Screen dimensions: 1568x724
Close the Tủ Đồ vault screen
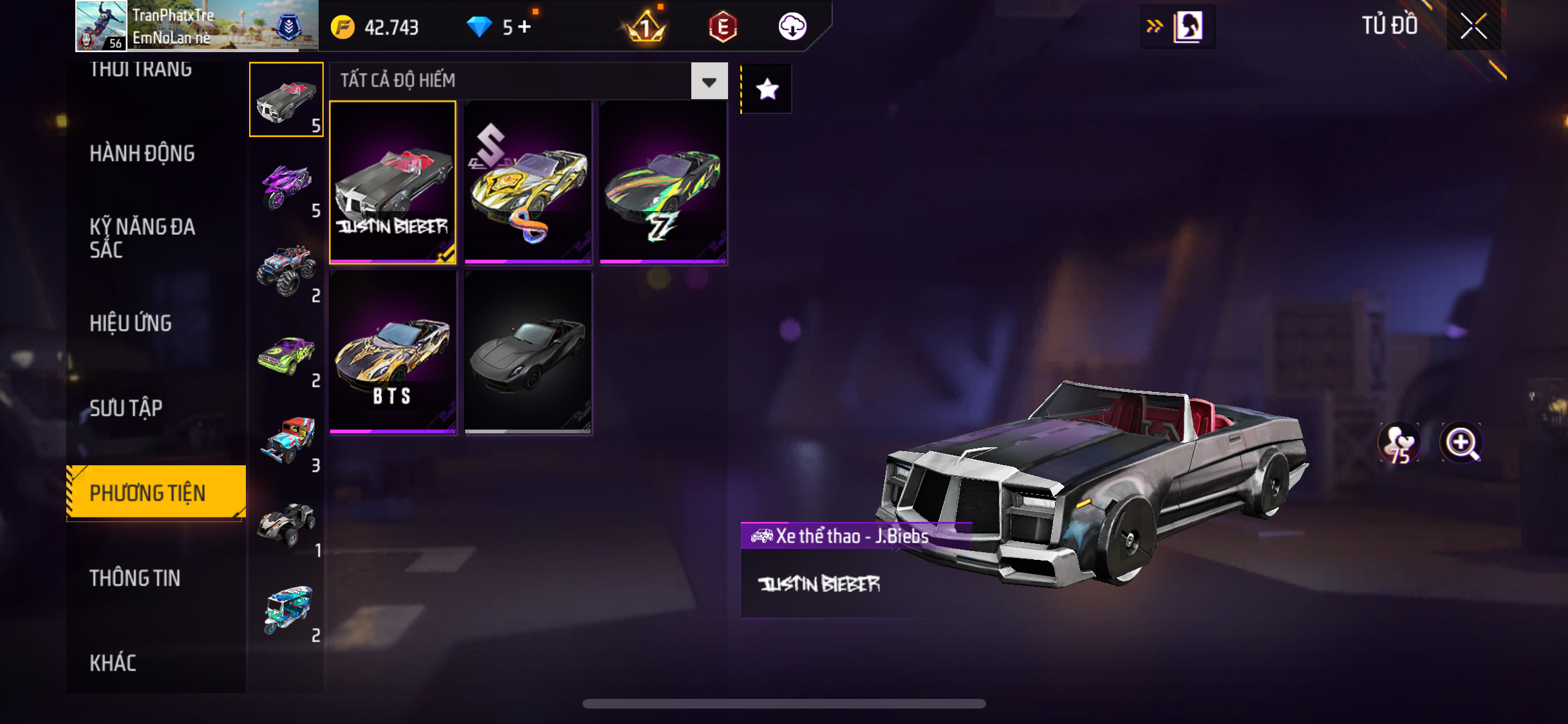point(1473,26)
